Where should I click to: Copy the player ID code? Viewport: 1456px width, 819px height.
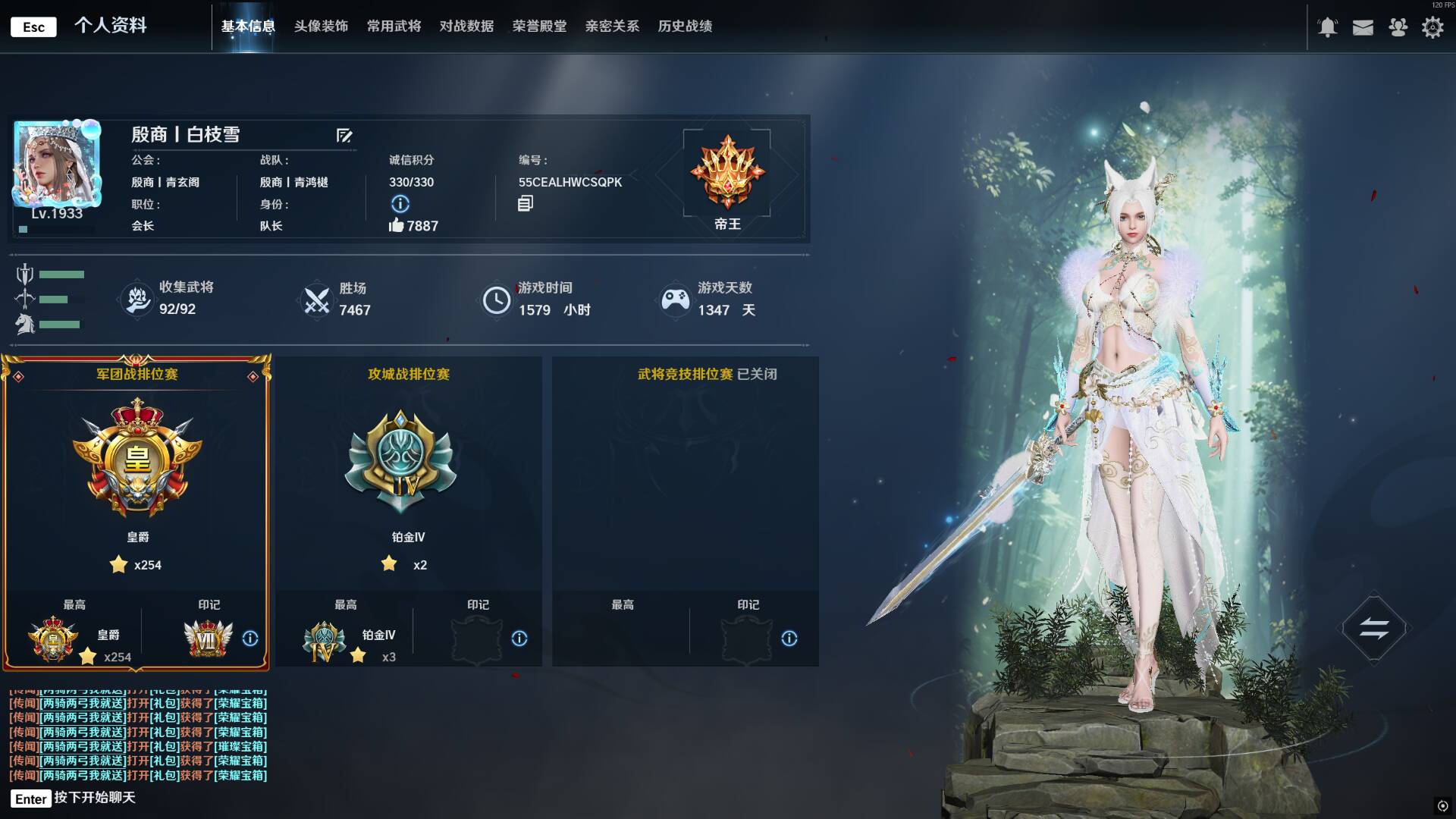526,203
